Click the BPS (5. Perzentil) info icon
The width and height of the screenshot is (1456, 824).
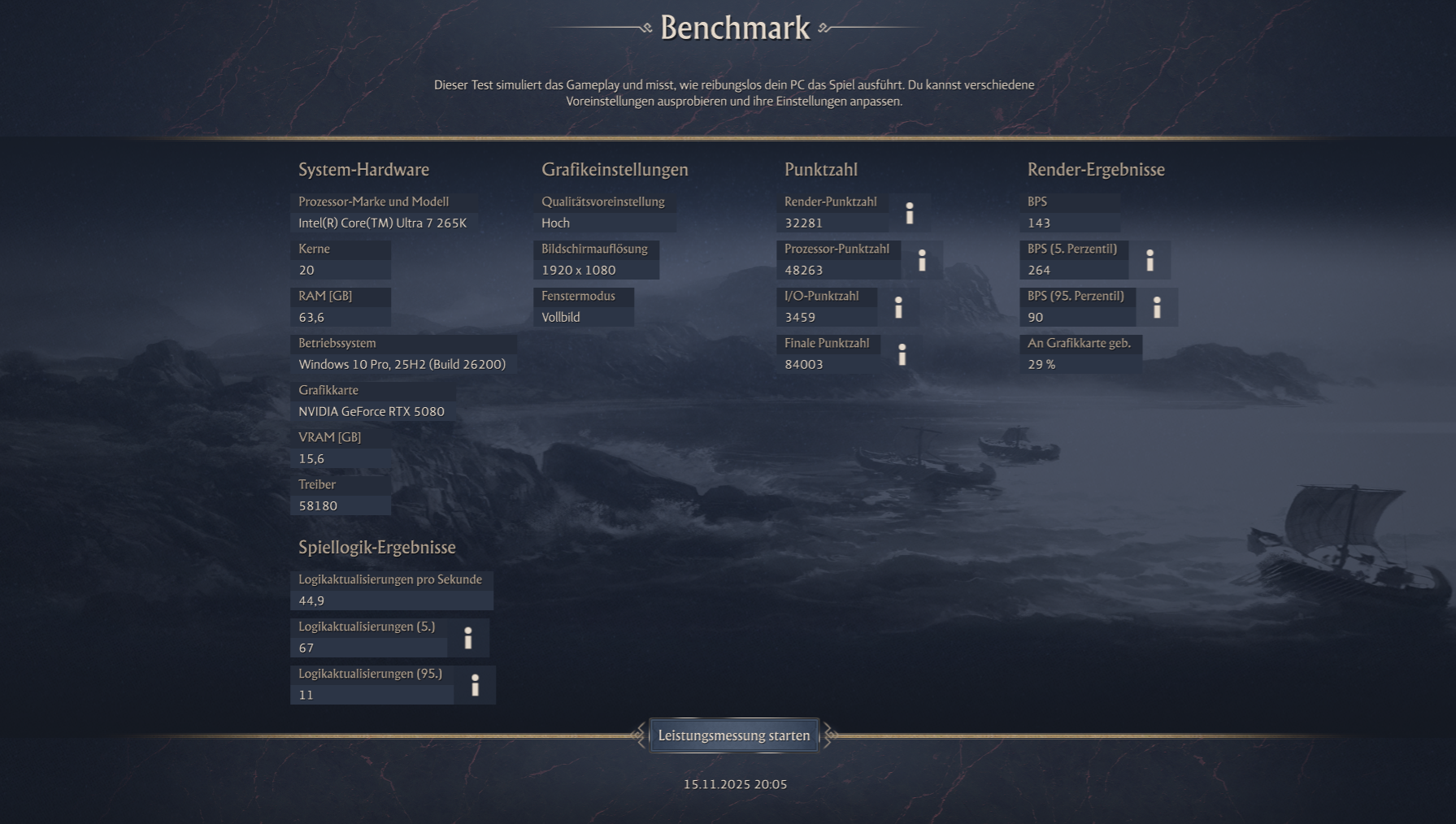click(x=1150, y=260)
